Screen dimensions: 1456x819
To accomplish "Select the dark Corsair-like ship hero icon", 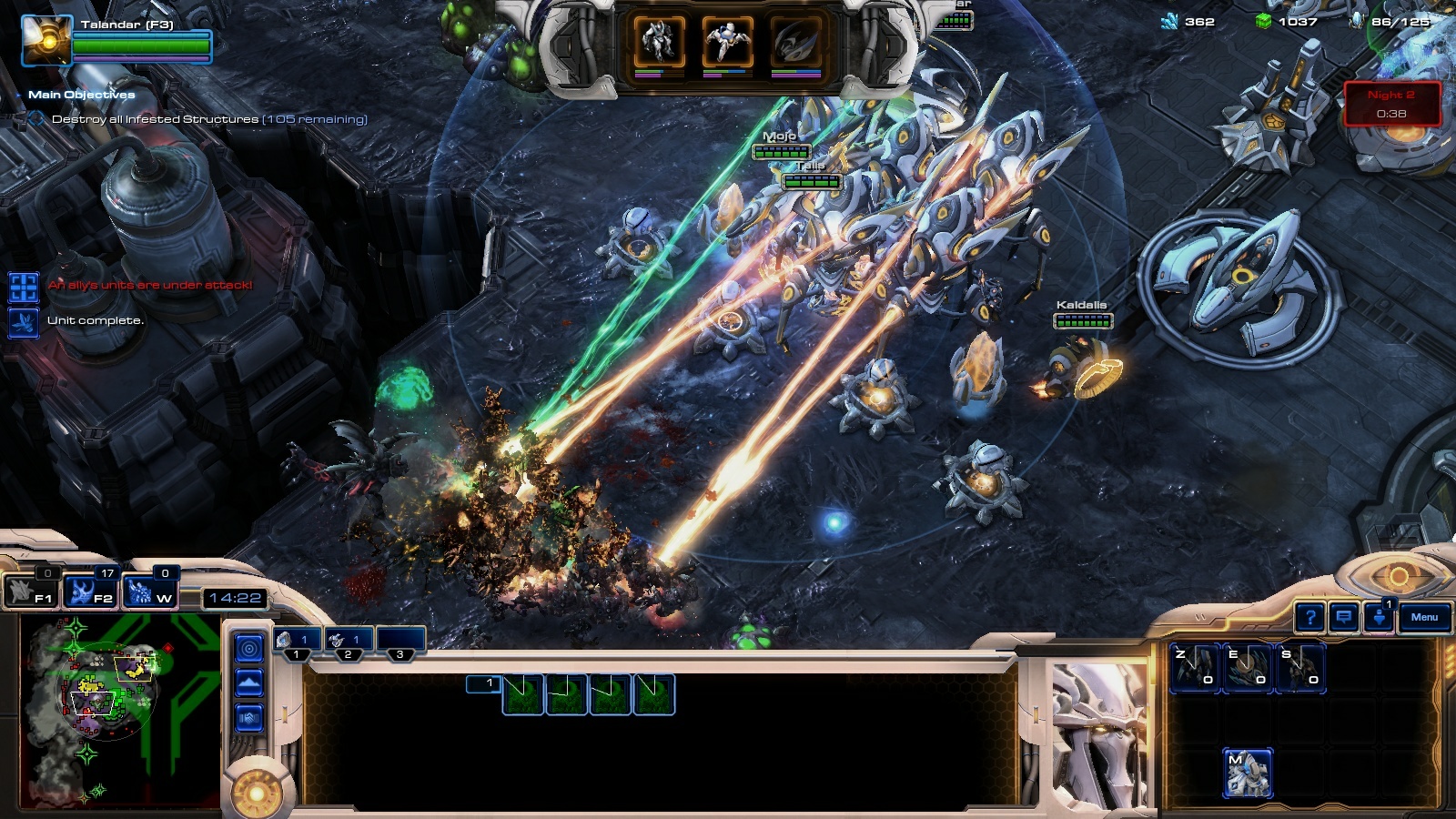I will (796, 42).
